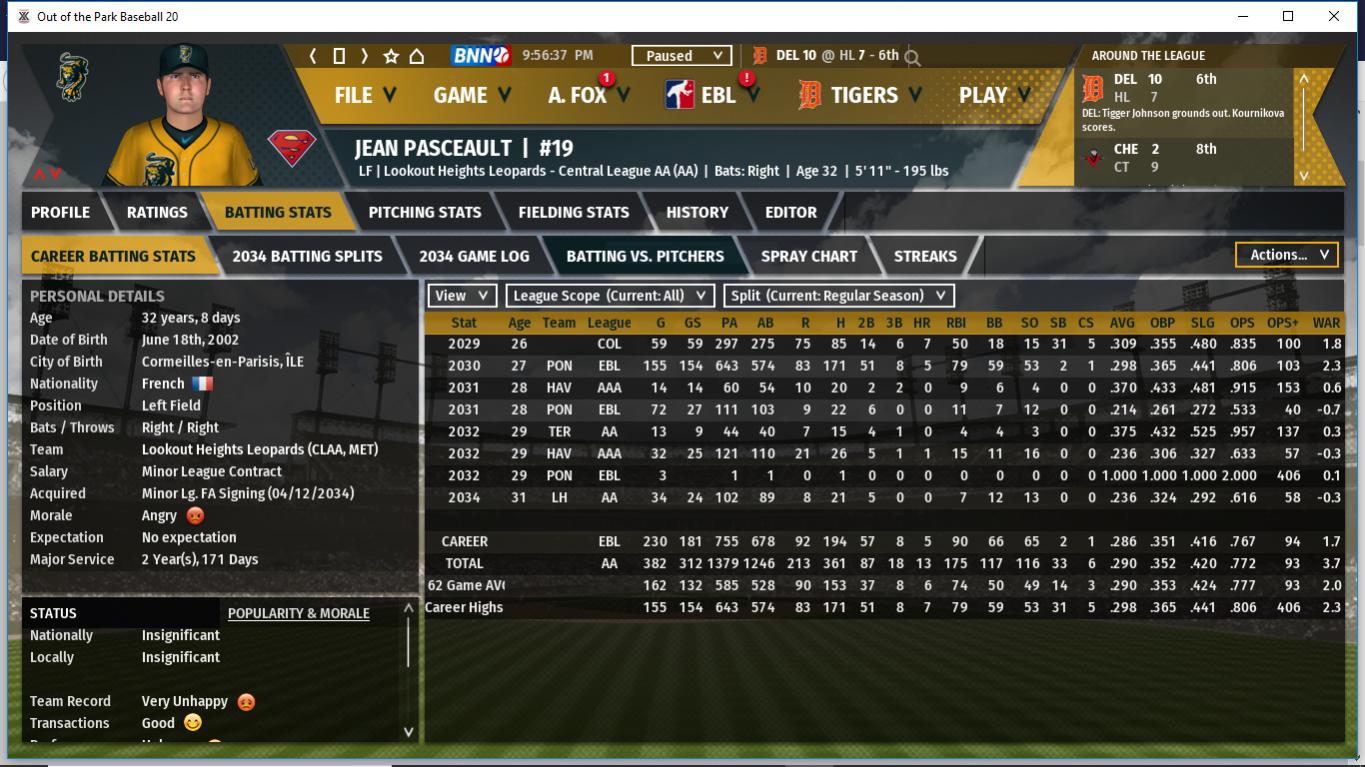The image size is (1365, 767).
Task: Open the FILE menu
Action: [364, 95]
